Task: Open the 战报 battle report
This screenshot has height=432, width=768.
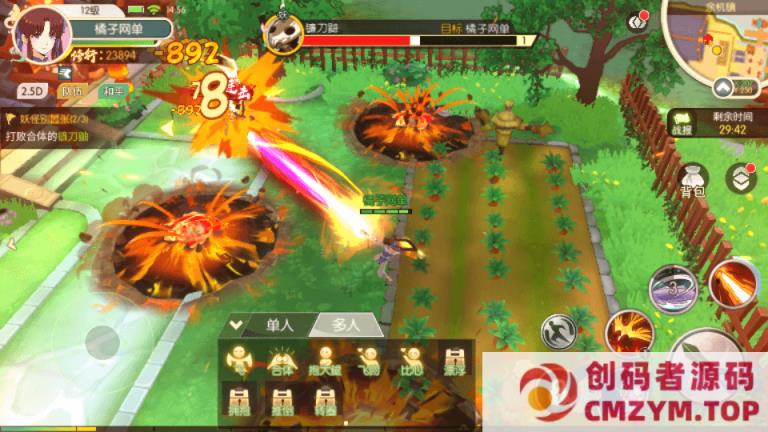Action: [681, 124]
